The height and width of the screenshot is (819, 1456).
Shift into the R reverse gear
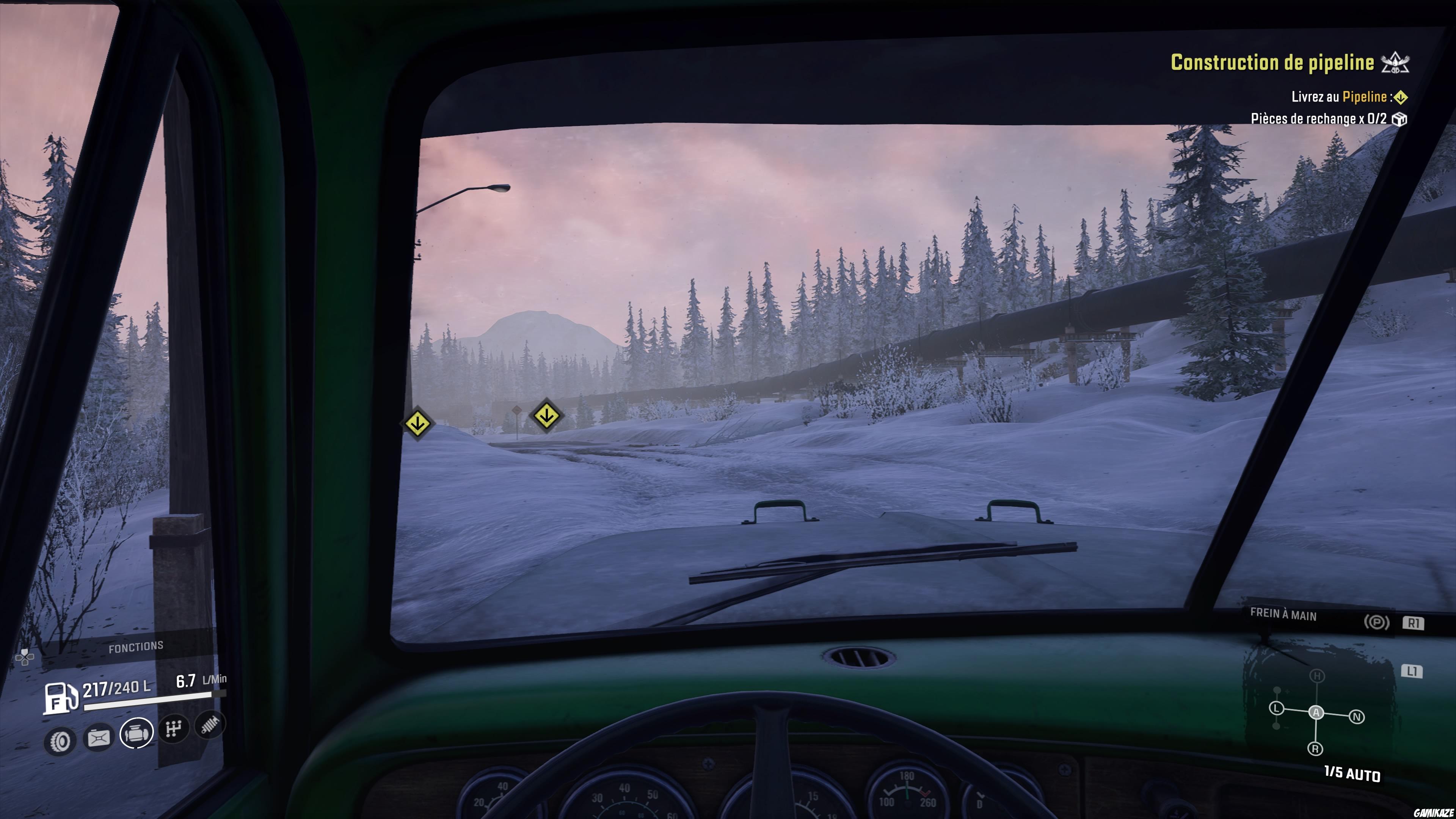point(1315,749)
